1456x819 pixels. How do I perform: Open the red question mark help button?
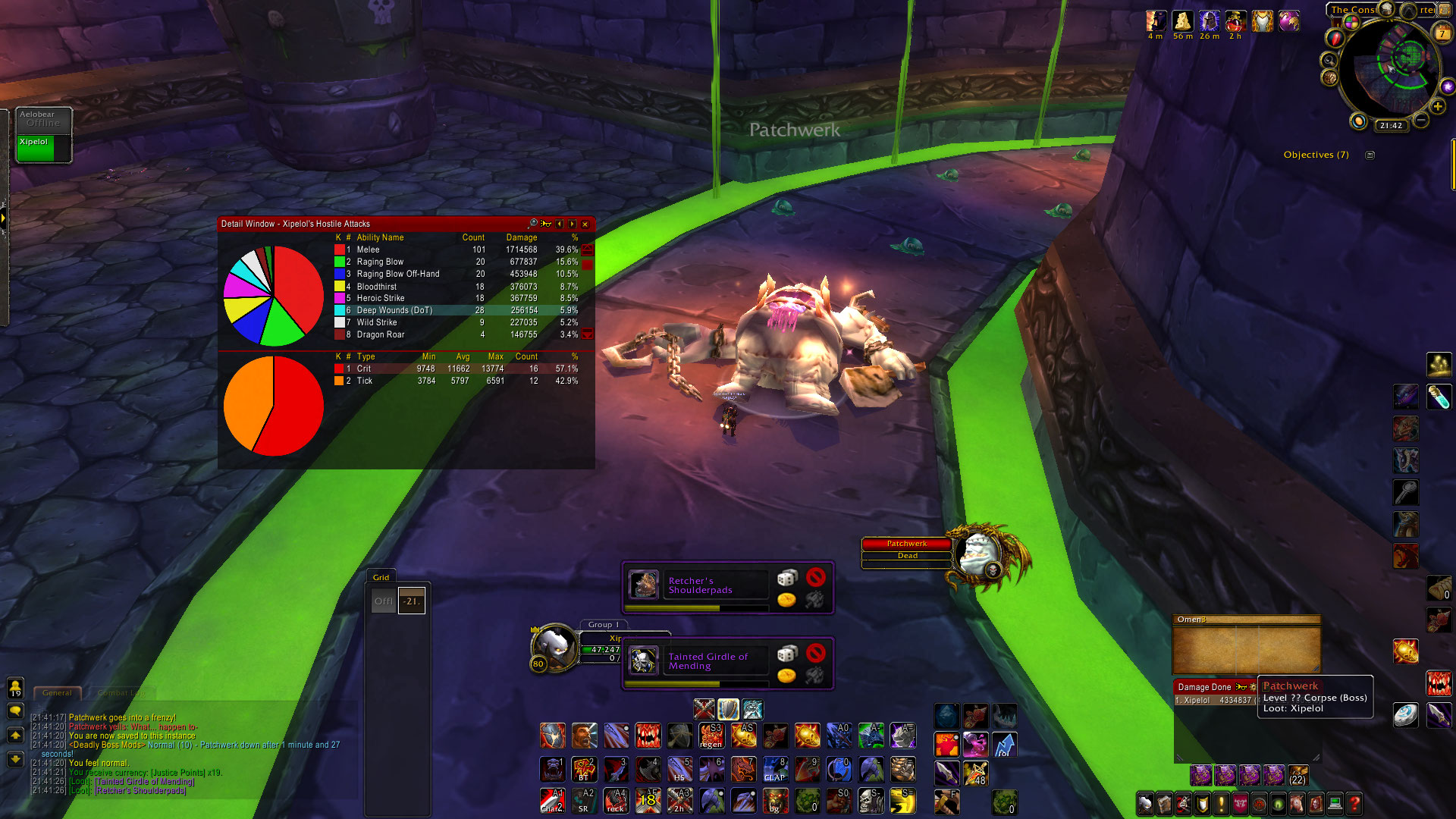(1354, 803)
